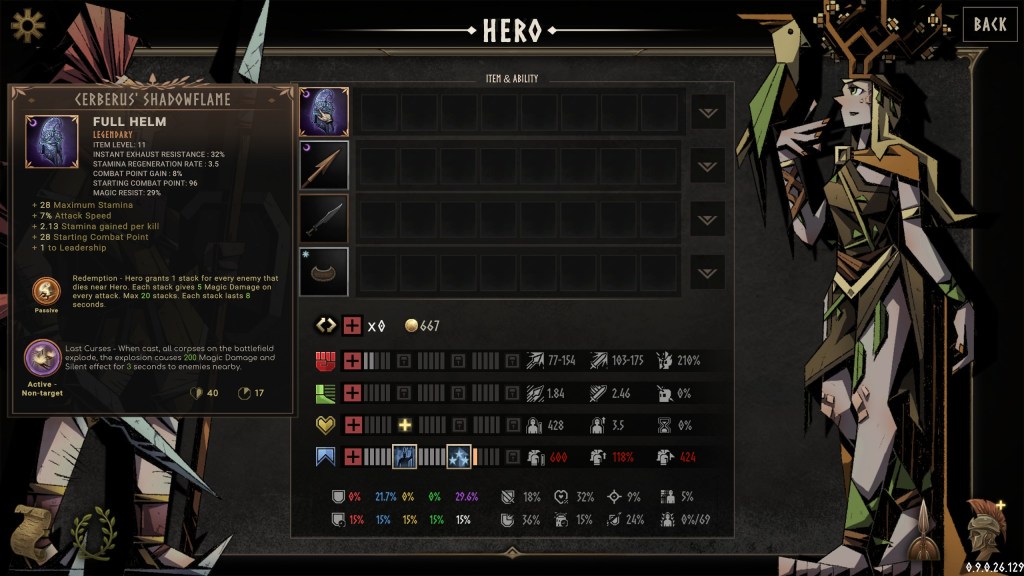This screenshot has height=576, width=1024.
Task: Select the spear weapon slot
Action: [x=324, y=165]
